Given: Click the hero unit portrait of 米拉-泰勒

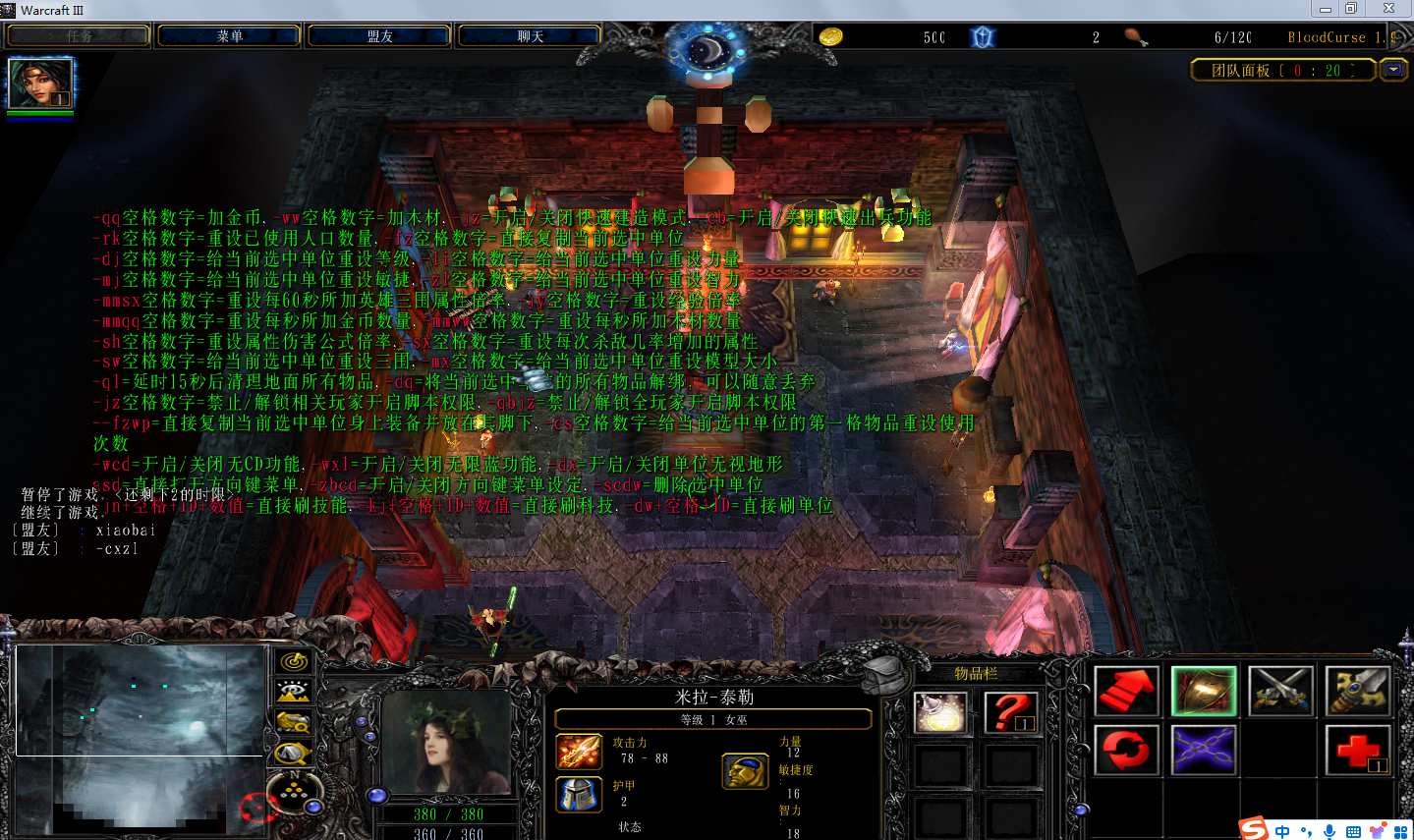Looking at the screenshot, I should tap(447, 742).
